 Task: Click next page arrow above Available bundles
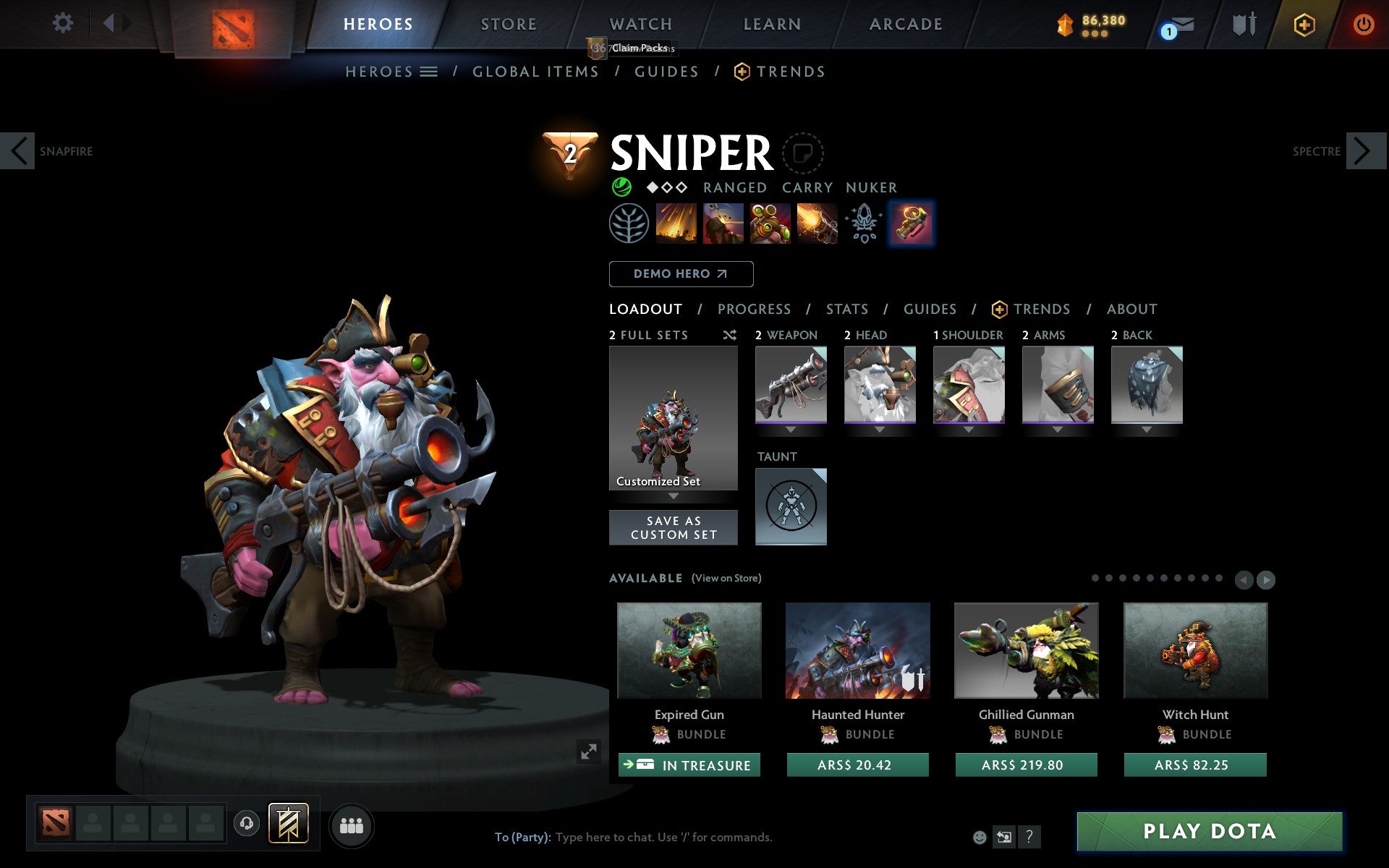pyautogui.click(x=1267, y=579)
